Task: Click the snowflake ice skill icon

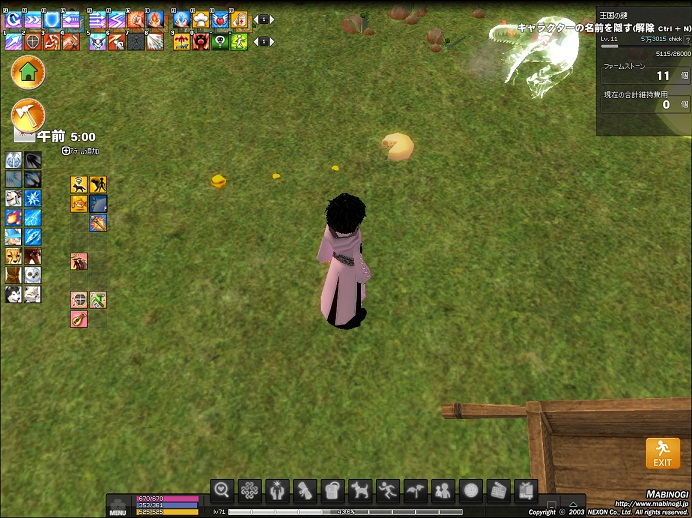Action: coord(32,198)
